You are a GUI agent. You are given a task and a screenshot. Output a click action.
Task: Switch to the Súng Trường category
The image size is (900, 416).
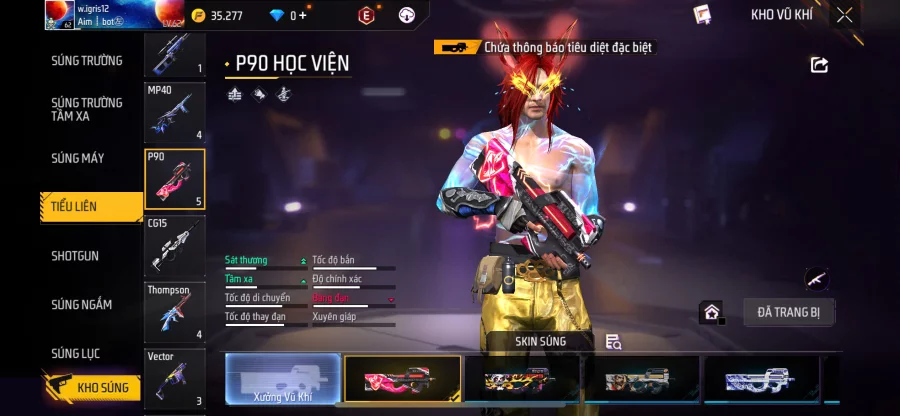coord(87,60)
